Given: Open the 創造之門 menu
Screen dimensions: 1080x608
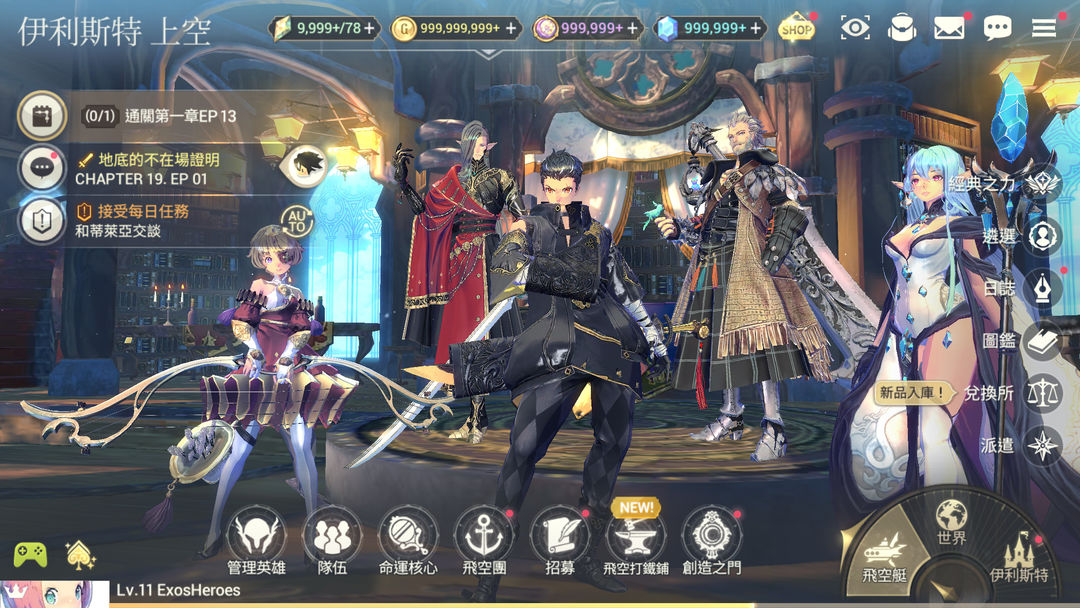Looking at the screenshot, I should (712, 537).
